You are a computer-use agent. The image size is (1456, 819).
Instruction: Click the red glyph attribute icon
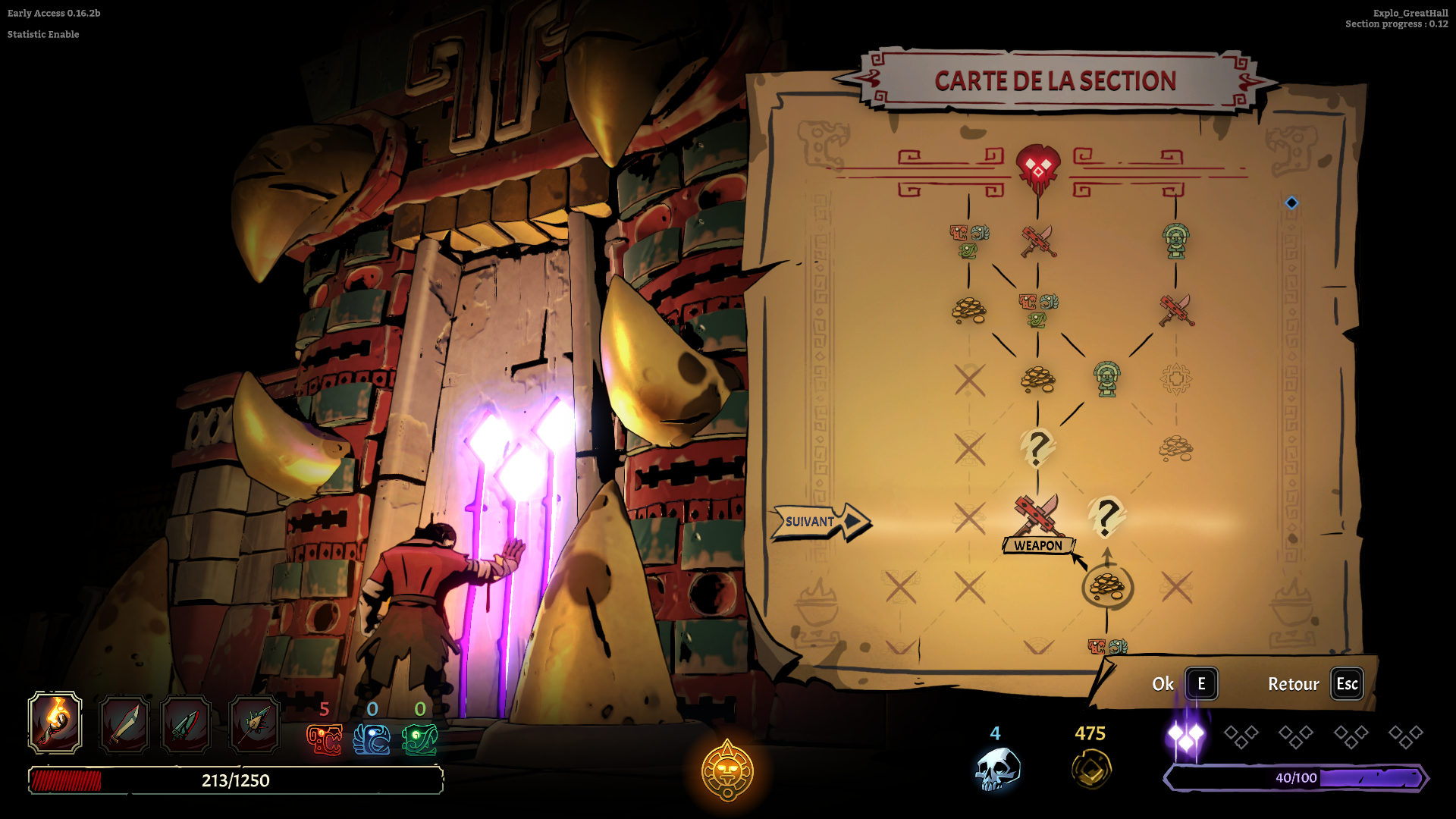324,739
